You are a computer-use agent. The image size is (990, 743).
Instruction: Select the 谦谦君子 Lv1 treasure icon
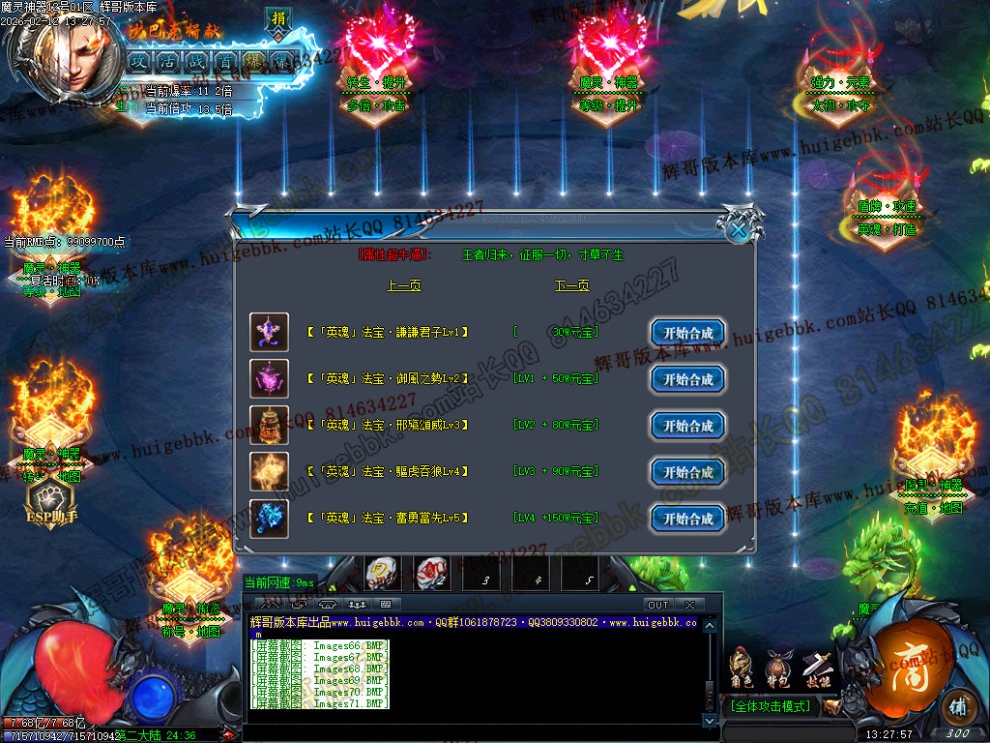pyautogui.click(x=269, y=332)
